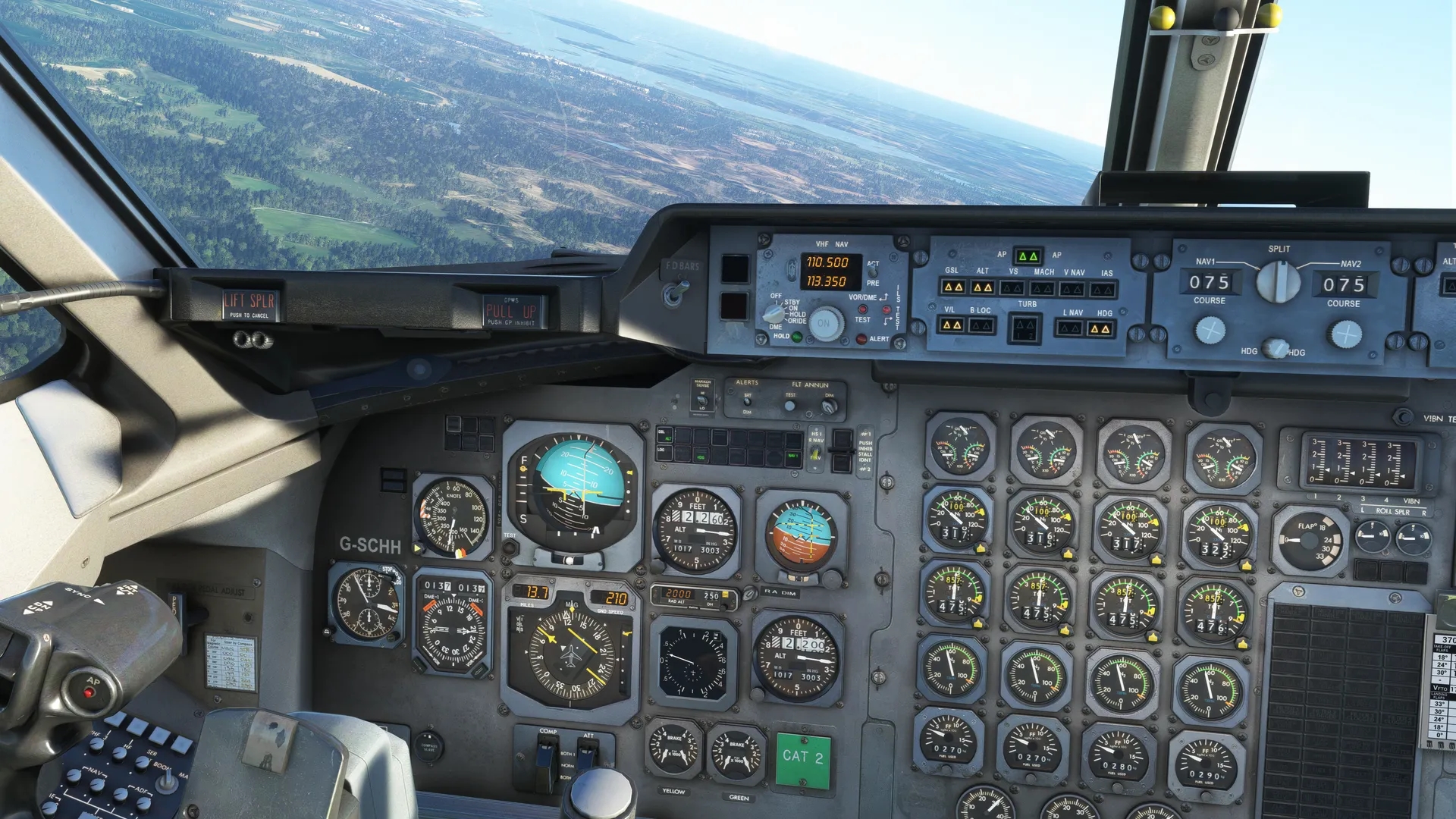Image resolution: width=1456 pixels, height=819 pixels.
Task: Click the NAV1 course knob
Action: 1210,331
